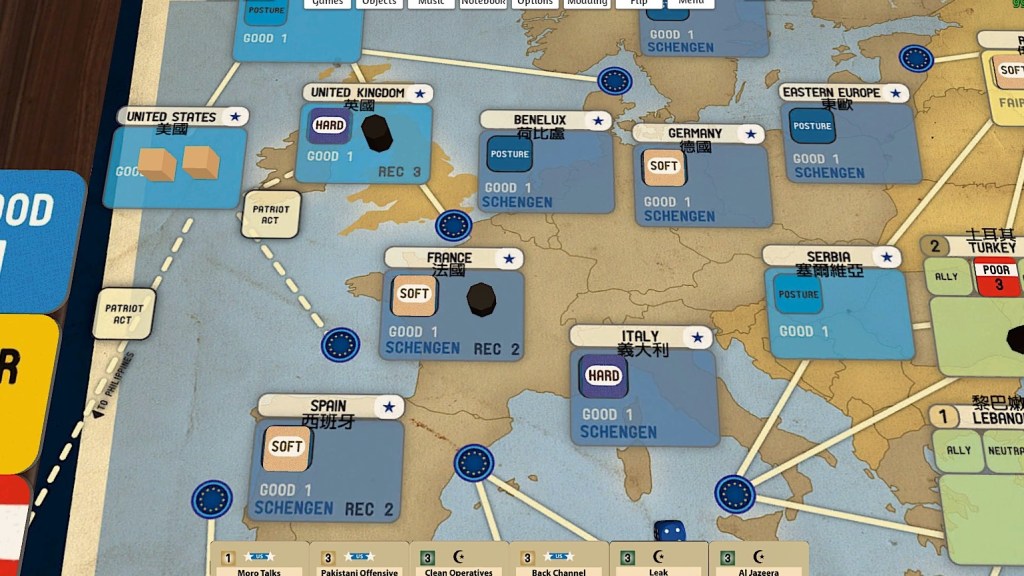Open the Notebook

483,3
